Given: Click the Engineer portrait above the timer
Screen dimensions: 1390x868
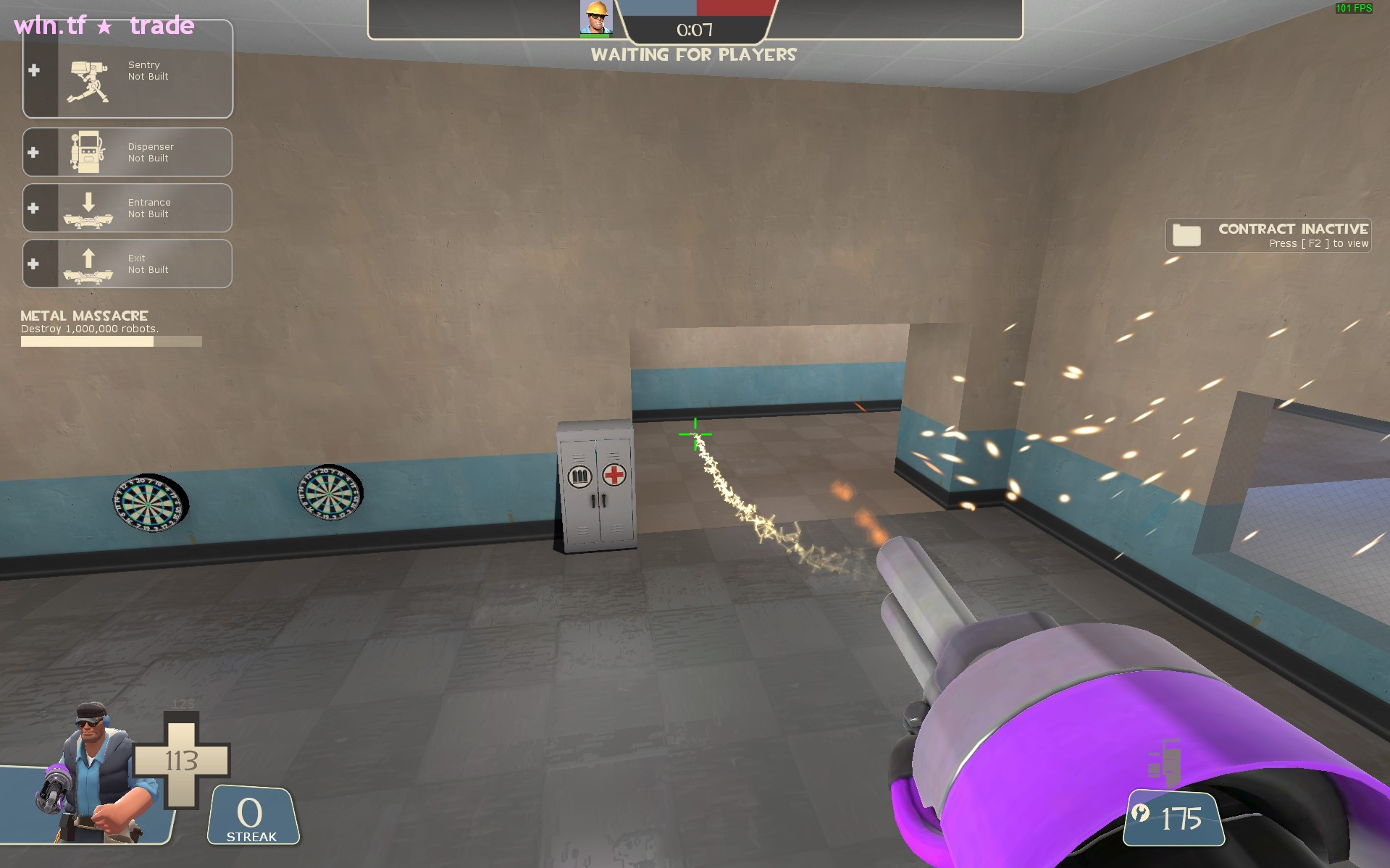Looking at the screenshot, I should tap(595, 17).
